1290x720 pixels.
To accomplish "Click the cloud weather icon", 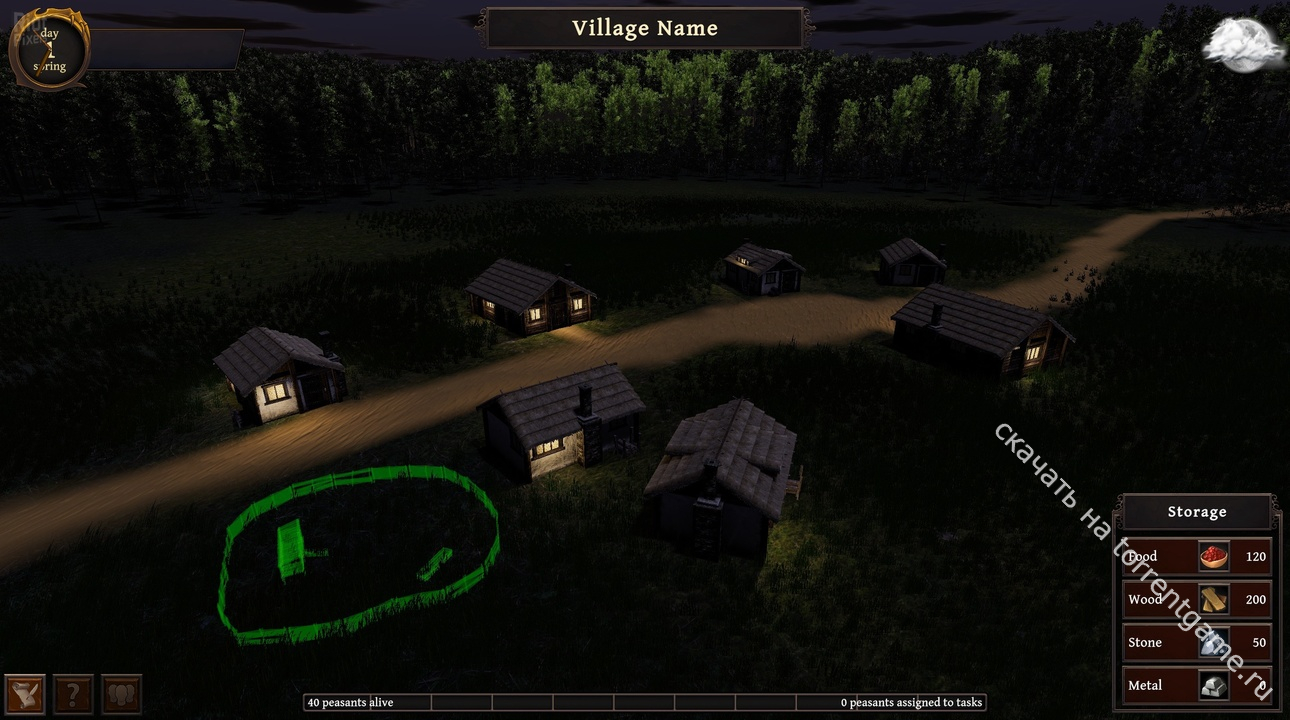I will [1244, 45].
